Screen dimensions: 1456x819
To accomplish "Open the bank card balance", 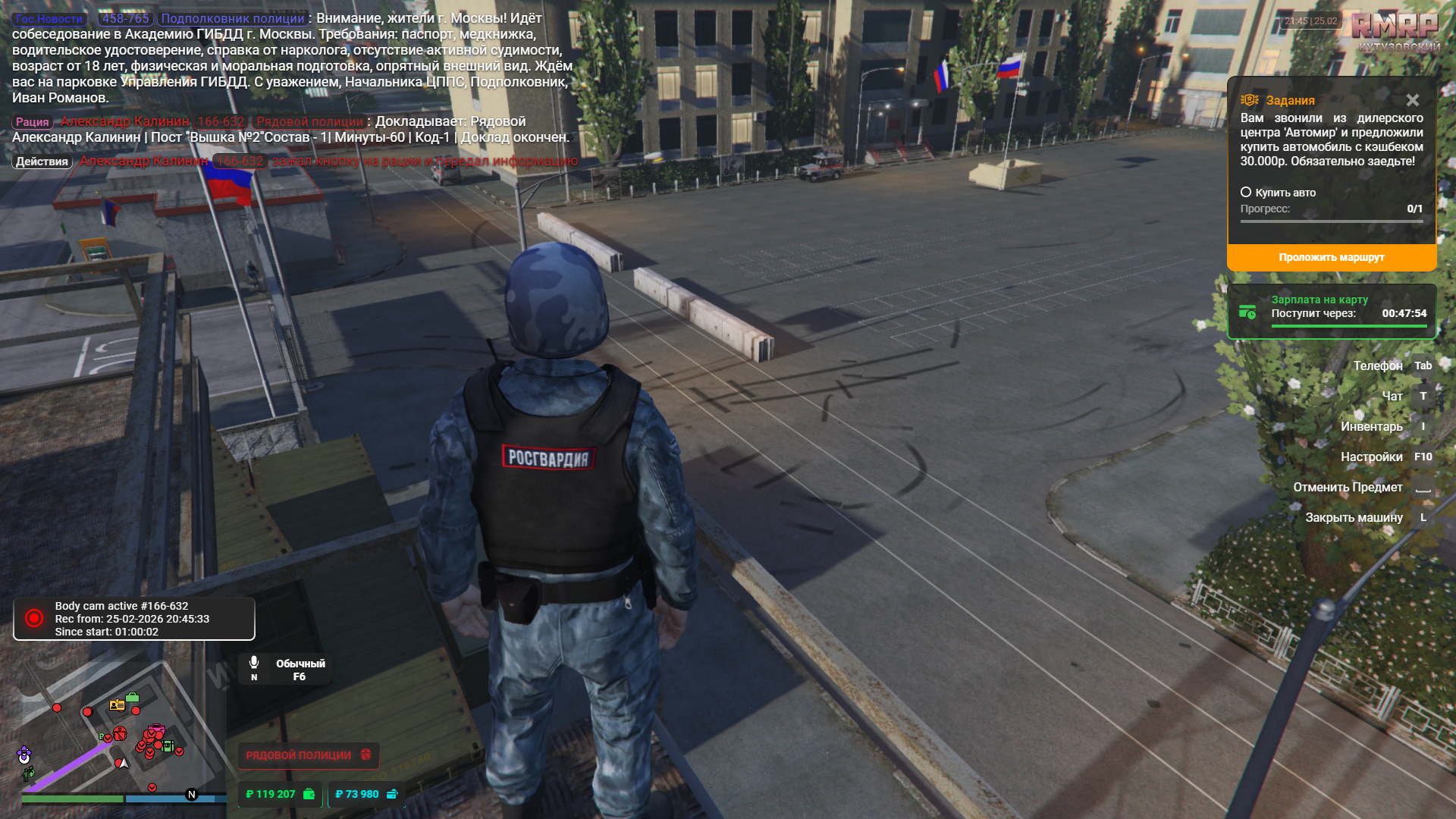I will (x=366, y=794).
